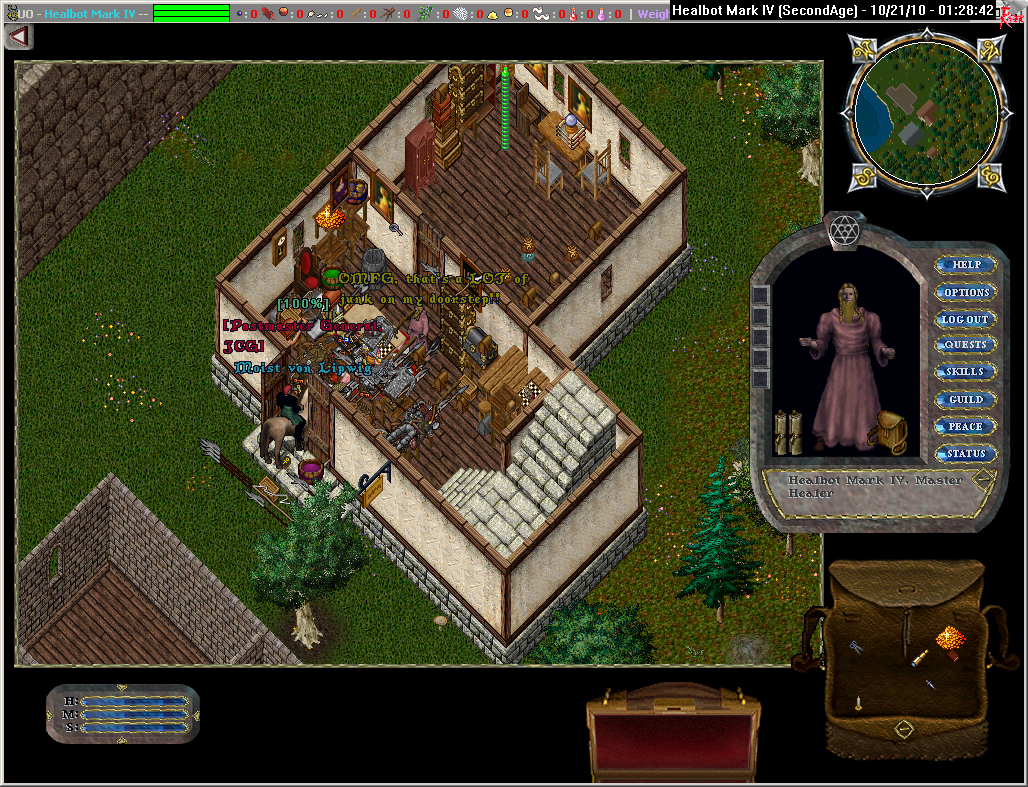Select the scissors in the backpack
This screenshot has width=1028, height=787.
point(857,649)
